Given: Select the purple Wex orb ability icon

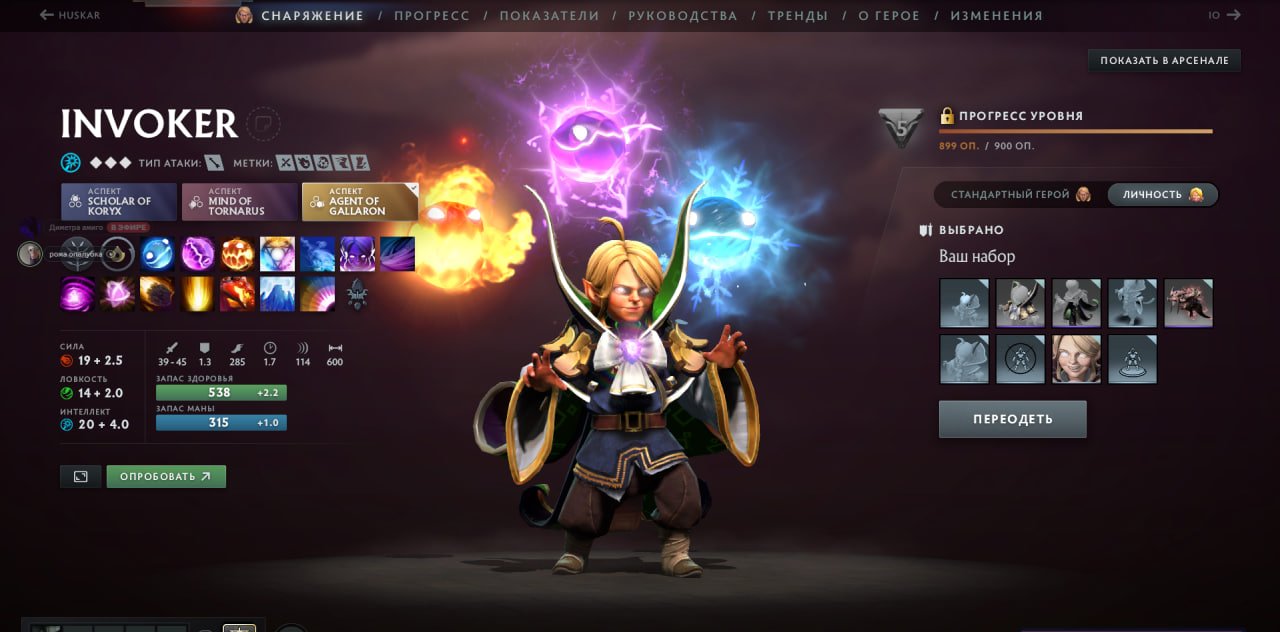Looking at the screenshot, I should point(197,254).
